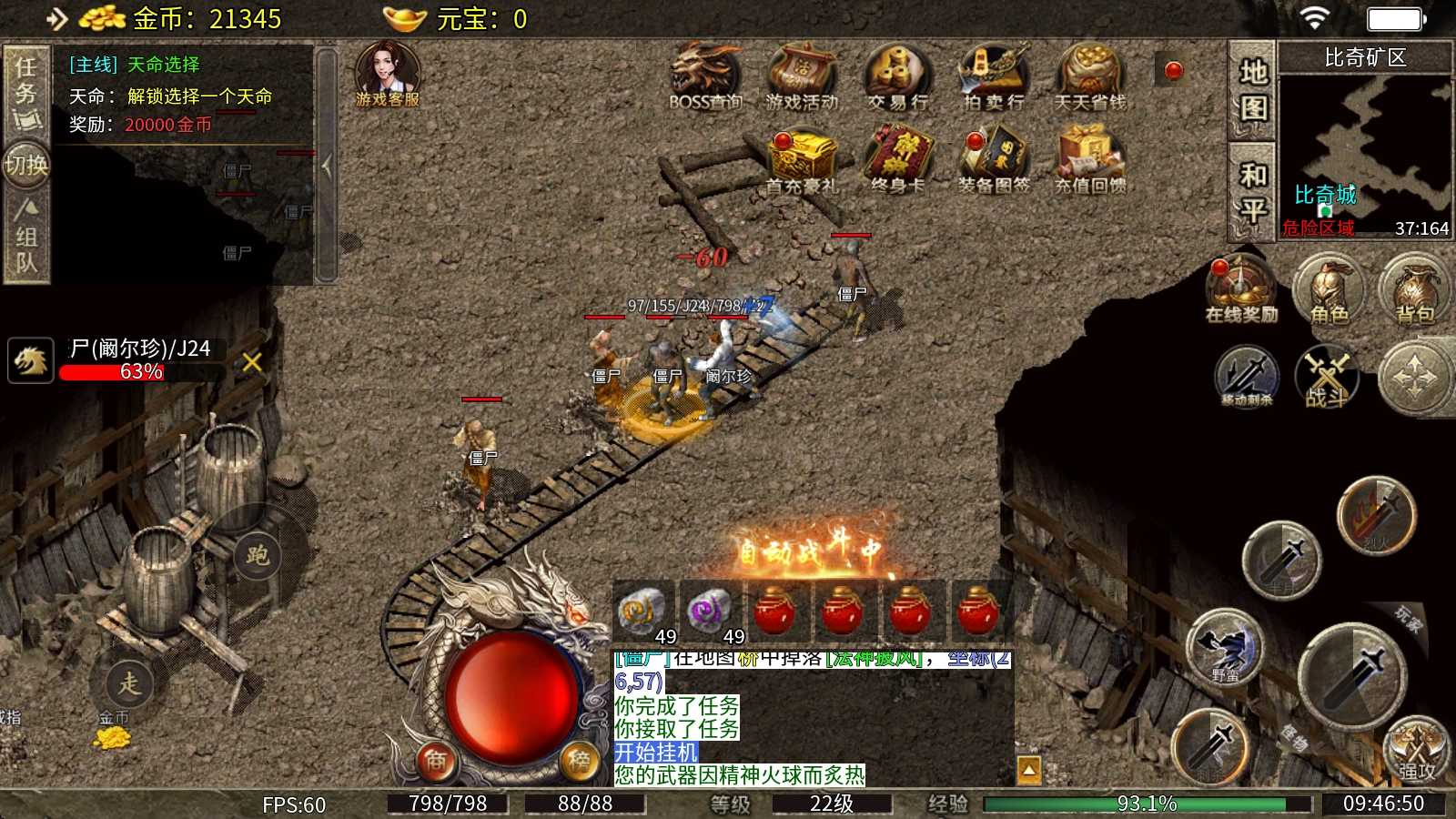Open the 角色 character panel
Viewport: 1456px width, 819px height.
(x=1330, y=289)
